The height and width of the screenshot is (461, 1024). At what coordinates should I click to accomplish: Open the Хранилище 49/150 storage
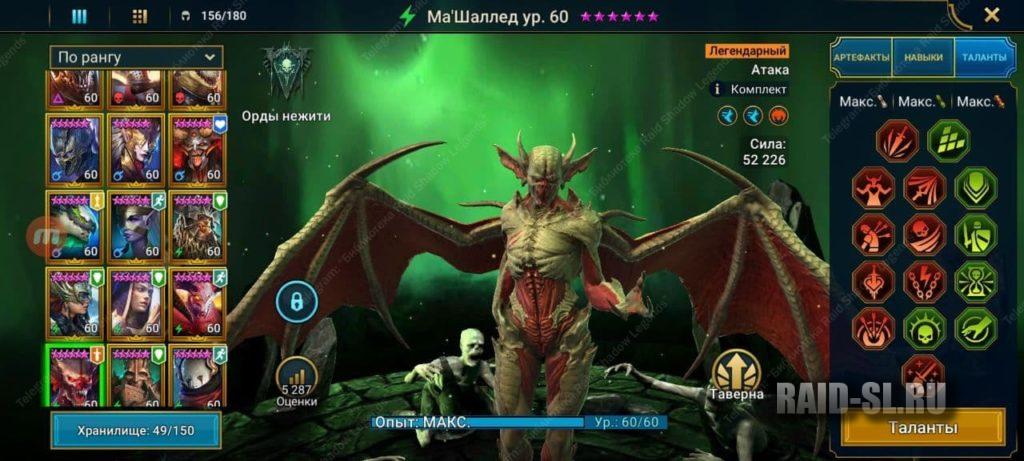tap(135, 431)
